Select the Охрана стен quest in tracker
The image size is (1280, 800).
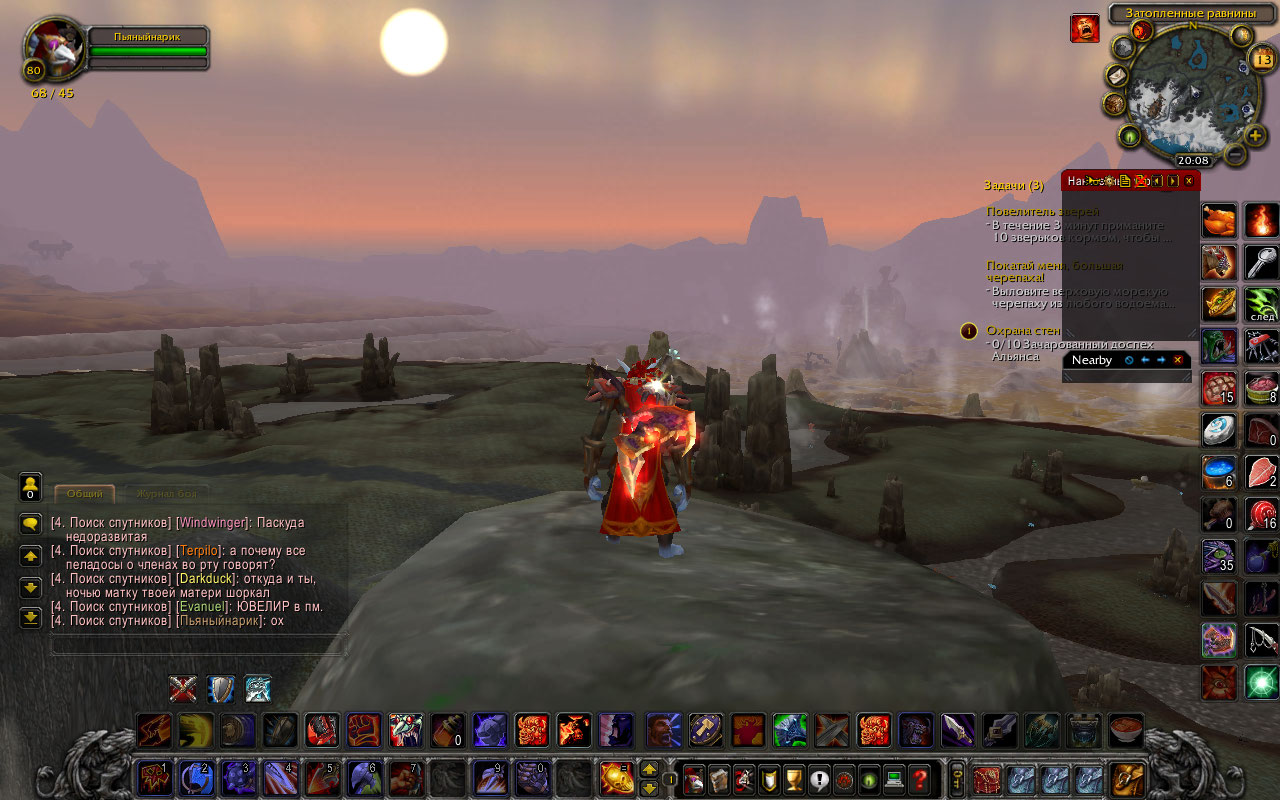tap(1023, 331)
